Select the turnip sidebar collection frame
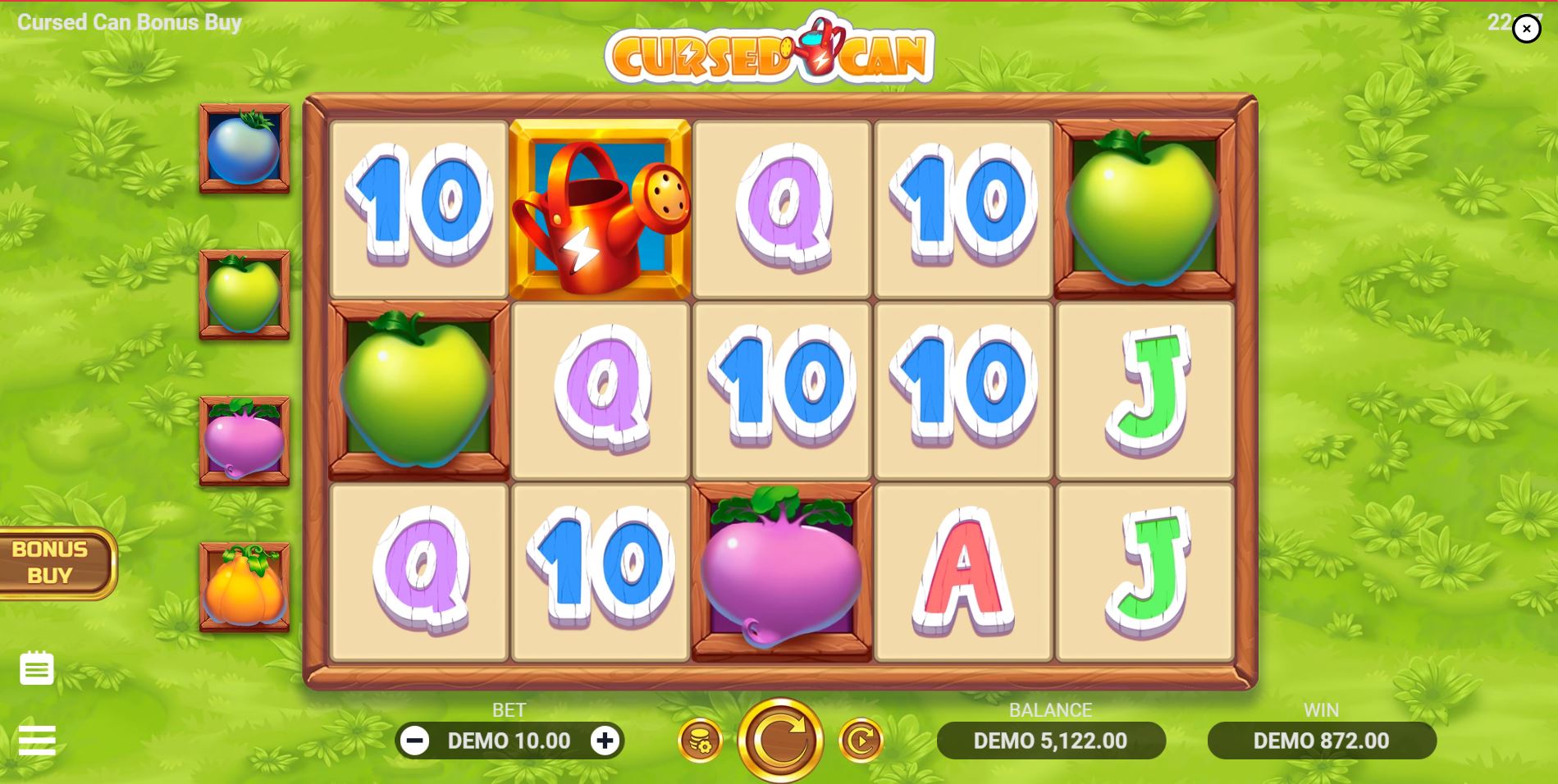Image resolution: width=1558 pixels, height=784 pixels. tap(244, 440)
